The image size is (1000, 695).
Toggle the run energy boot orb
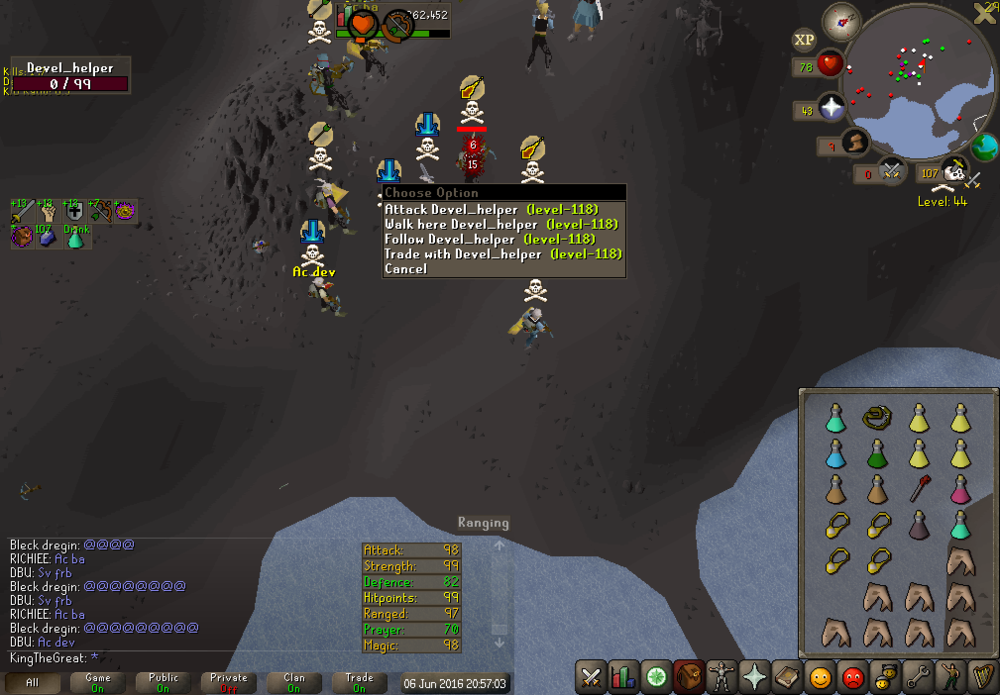tap(855, 143)
